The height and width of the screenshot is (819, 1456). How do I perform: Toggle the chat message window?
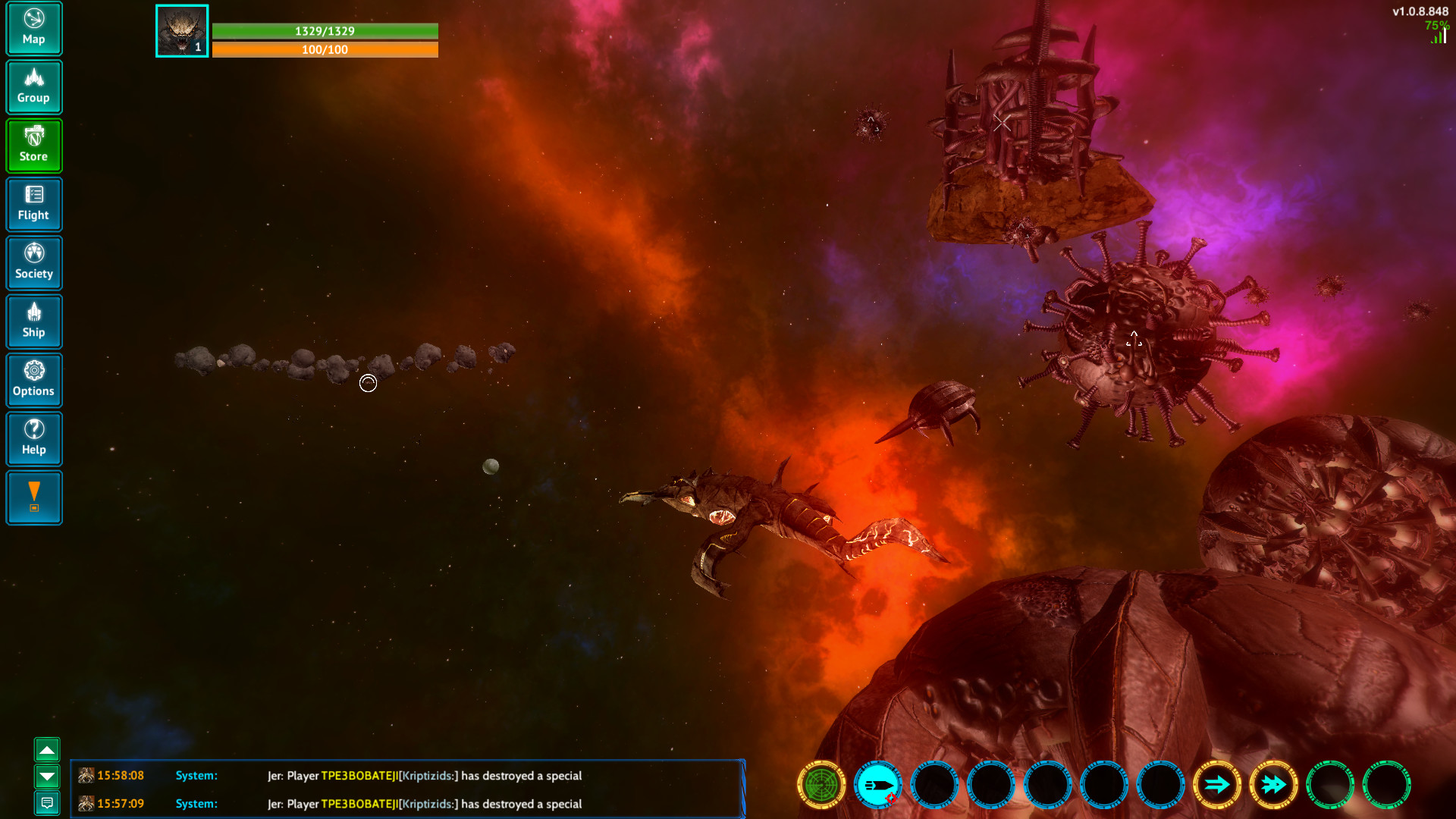48,802
